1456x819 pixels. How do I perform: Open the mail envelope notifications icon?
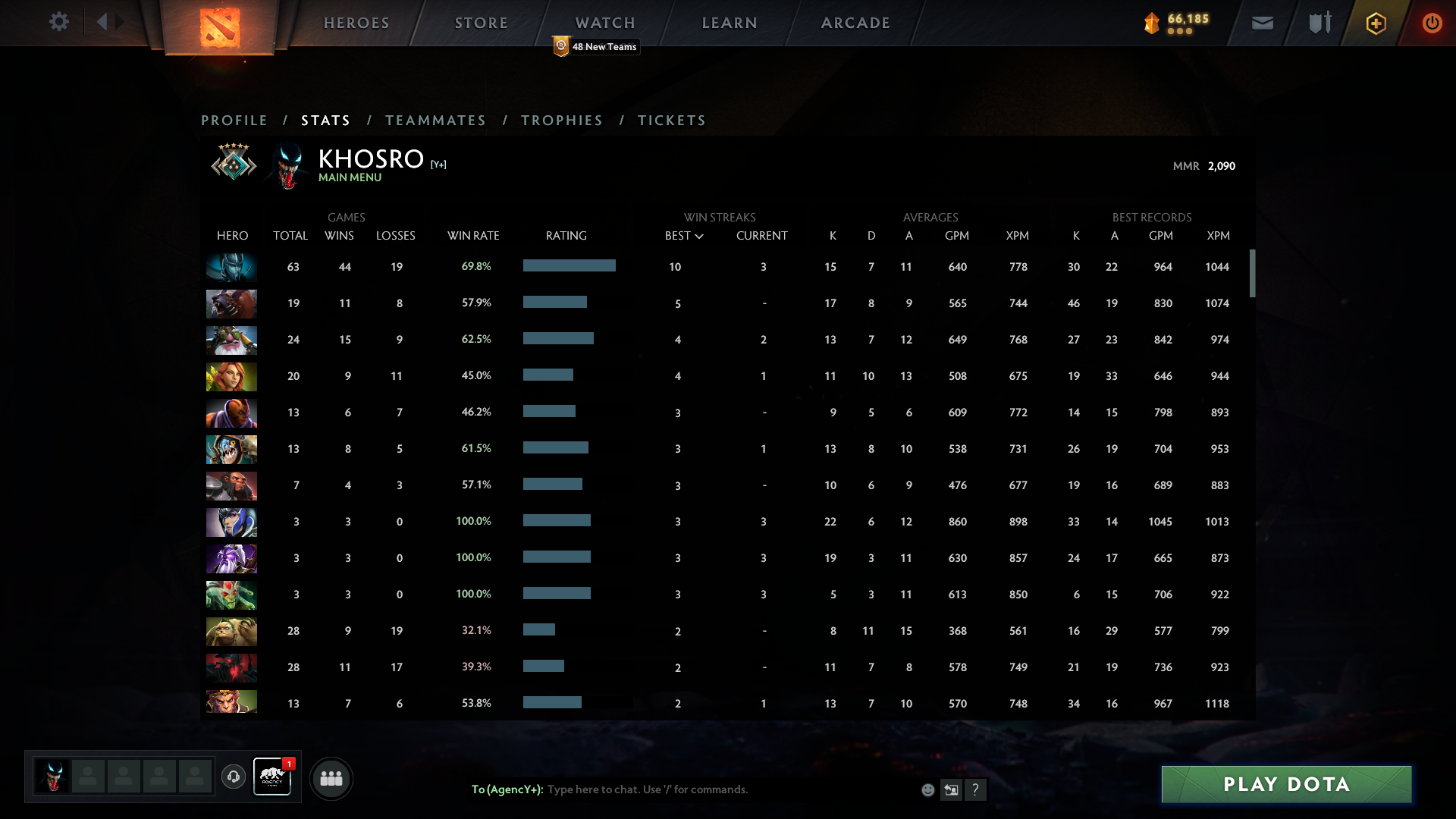coord(1262,23)
